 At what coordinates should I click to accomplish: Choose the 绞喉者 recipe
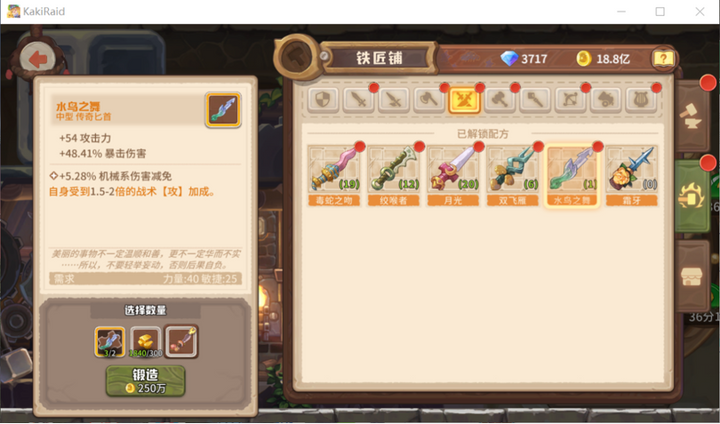click(392, 172)
